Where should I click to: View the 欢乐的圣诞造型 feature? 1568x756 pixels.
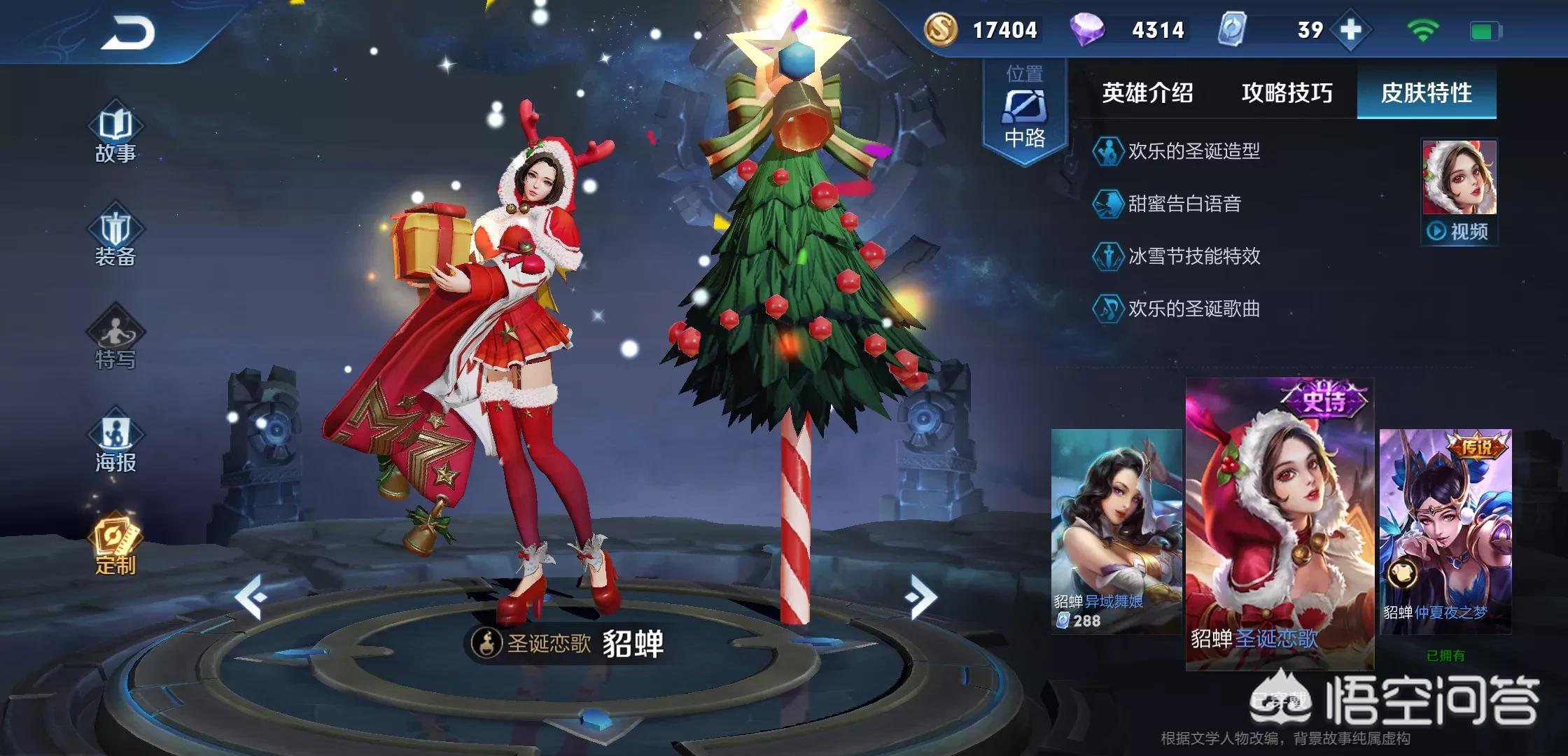click(1193, 151)
